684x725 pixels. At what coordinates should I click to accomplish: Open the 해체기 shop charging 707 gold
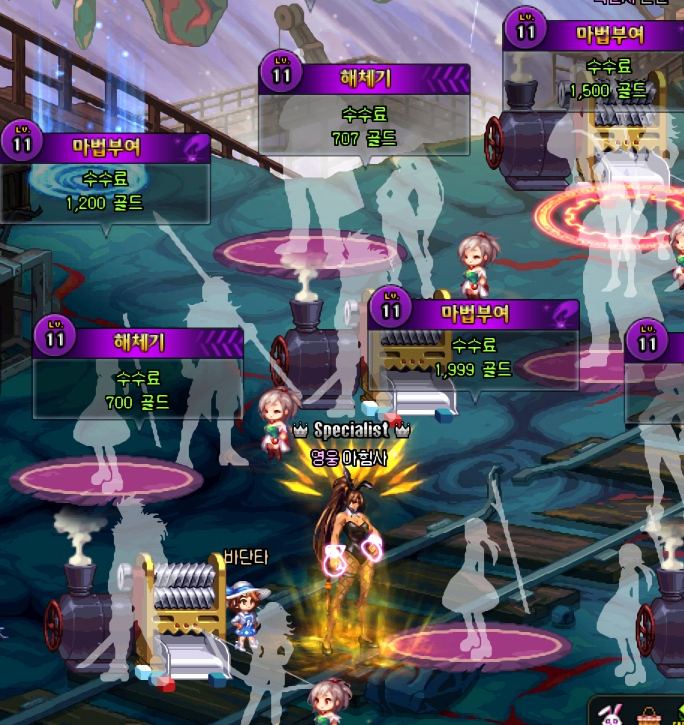pos(365,109)
